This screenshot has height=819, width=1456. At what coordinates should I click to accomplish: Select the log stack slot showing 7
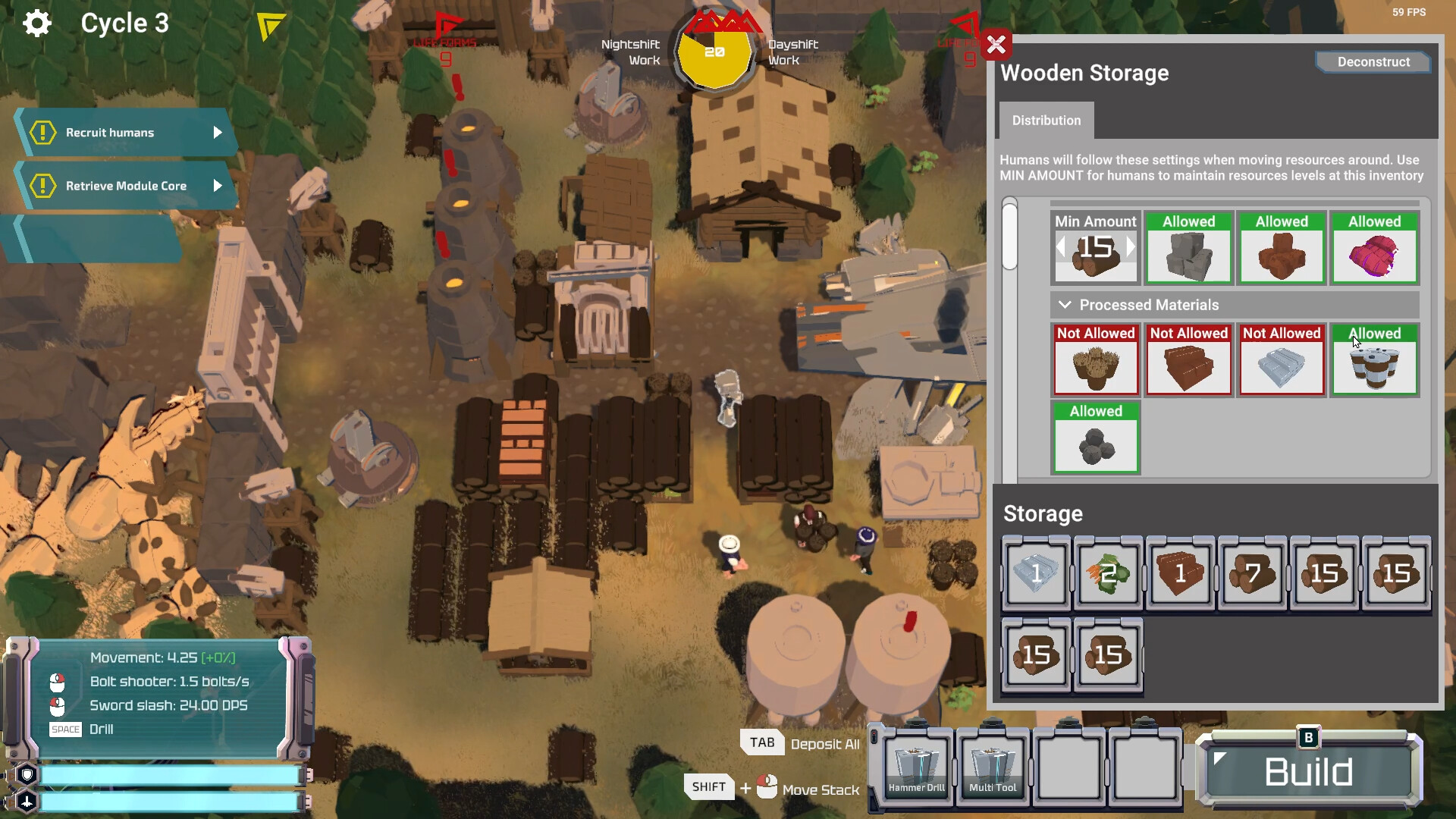1251,573
